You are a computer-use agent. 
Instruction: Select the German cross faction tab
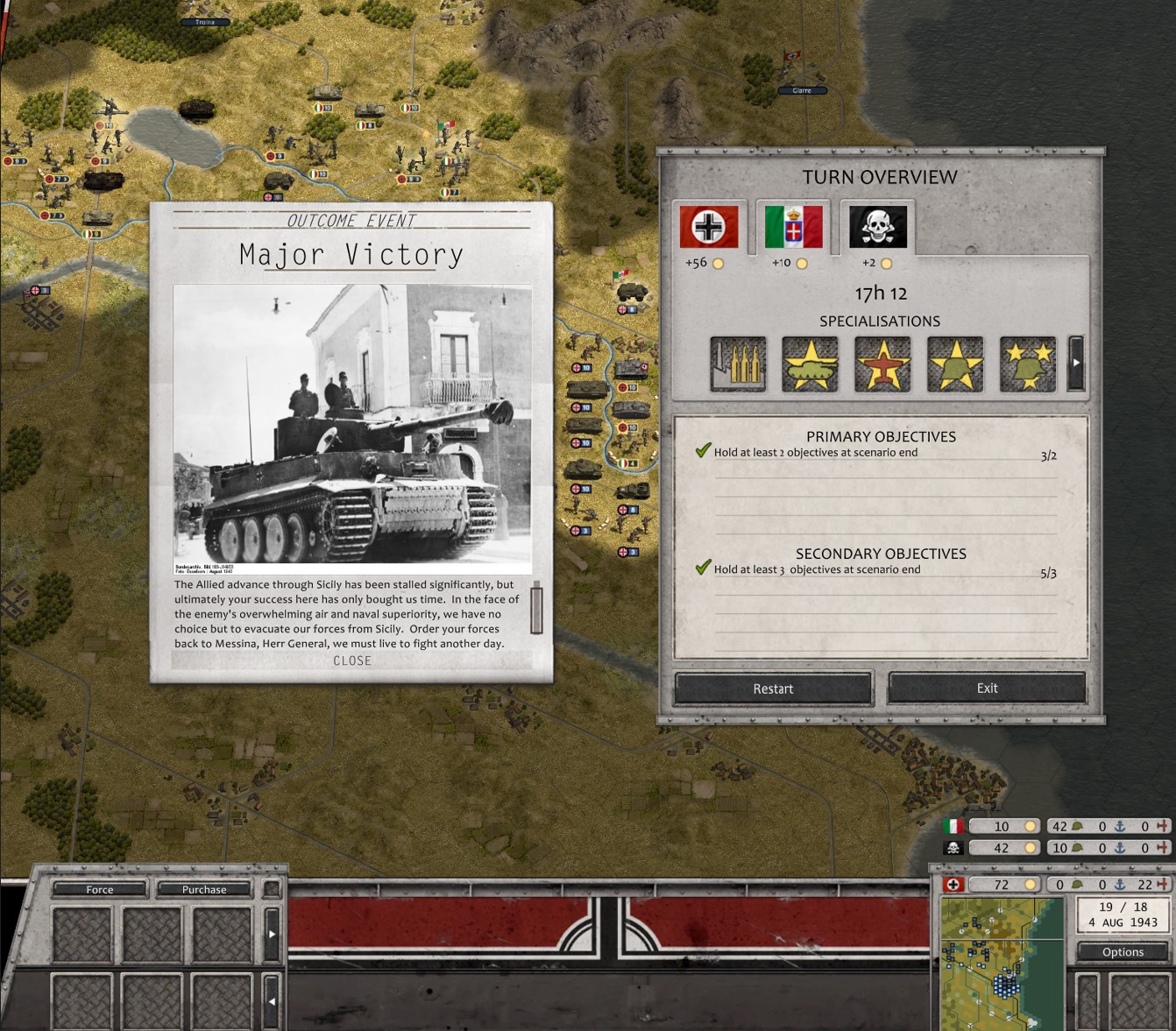(x=709, y=227)
